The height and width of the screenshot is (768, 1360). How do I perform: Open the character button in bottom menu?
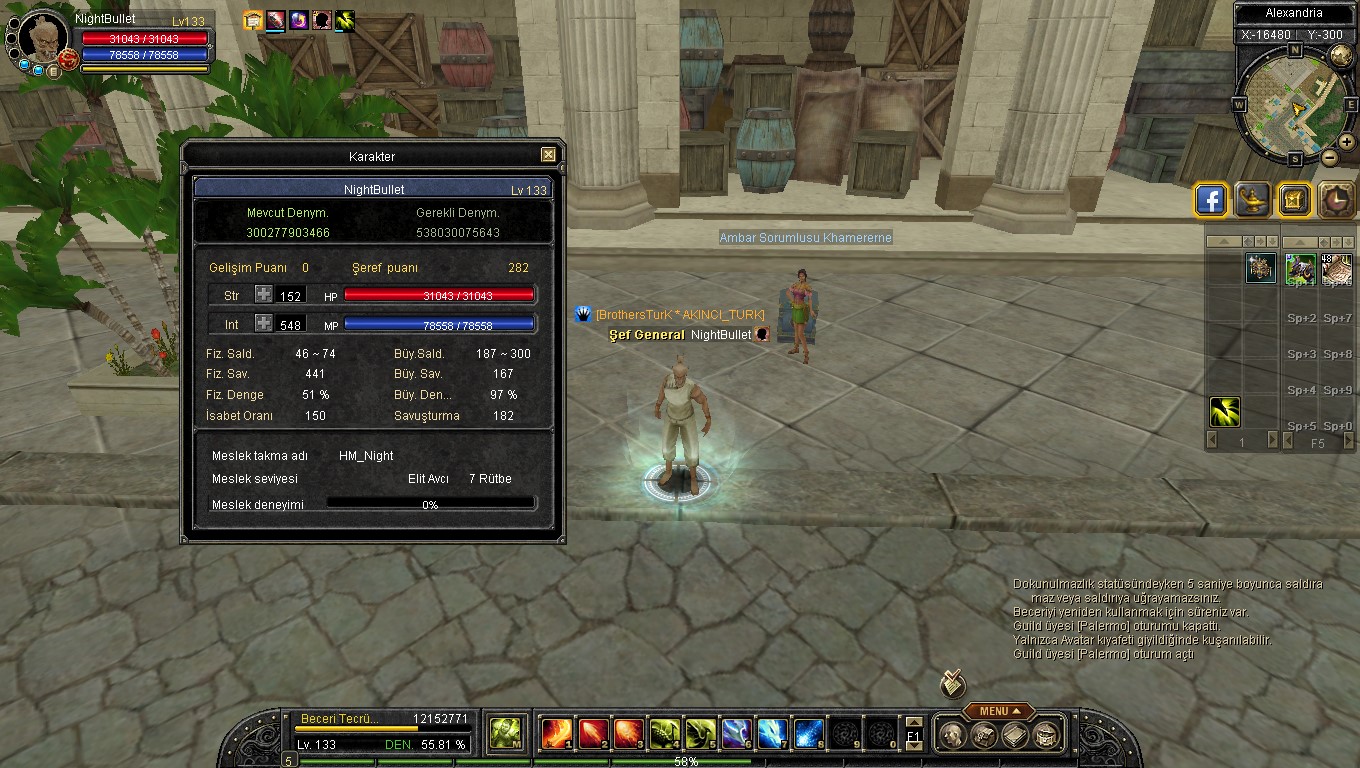click(x=953, y=736)
